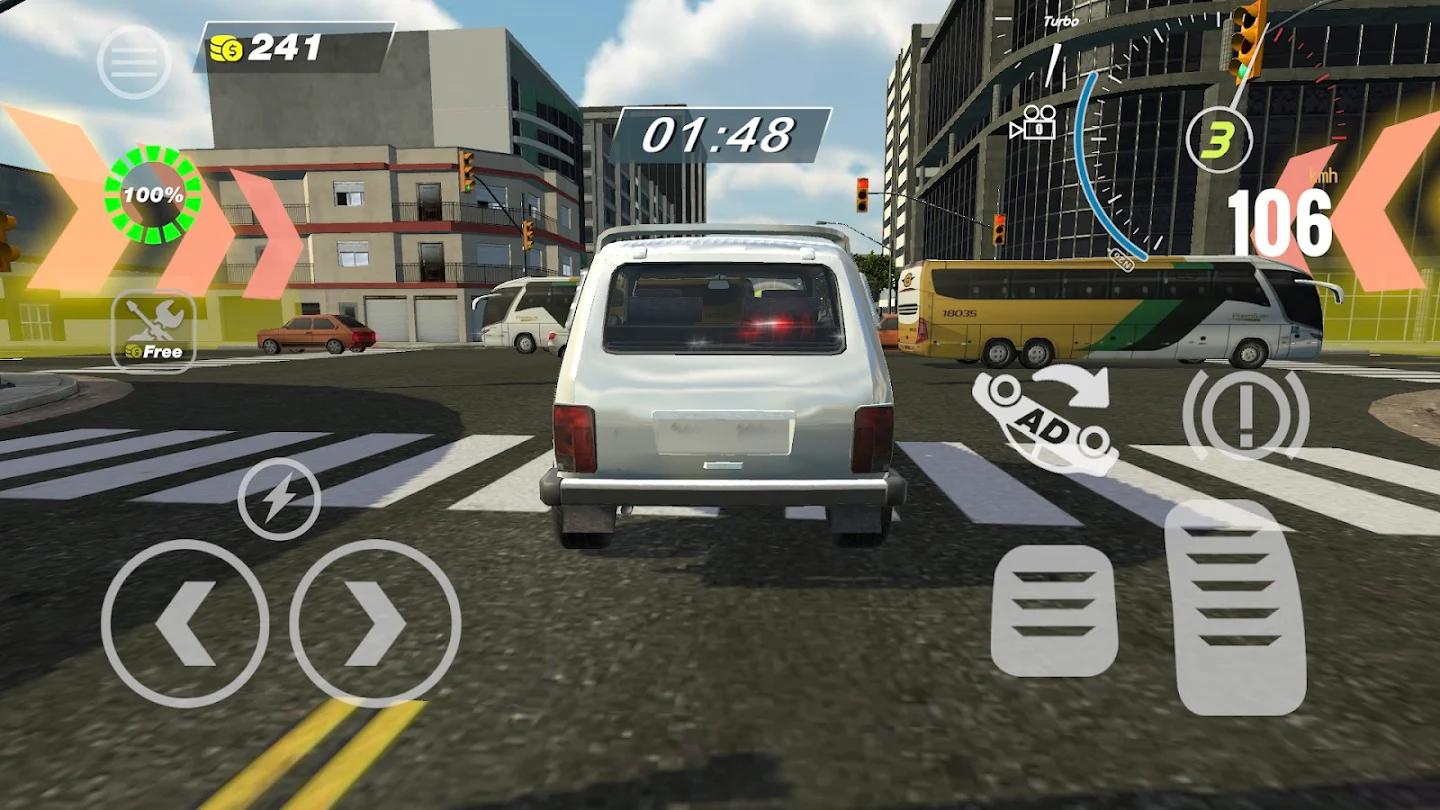Tap the gear number 3 indicator
The width and height of the screenshot is (1440, 810).
[1217, 140]
